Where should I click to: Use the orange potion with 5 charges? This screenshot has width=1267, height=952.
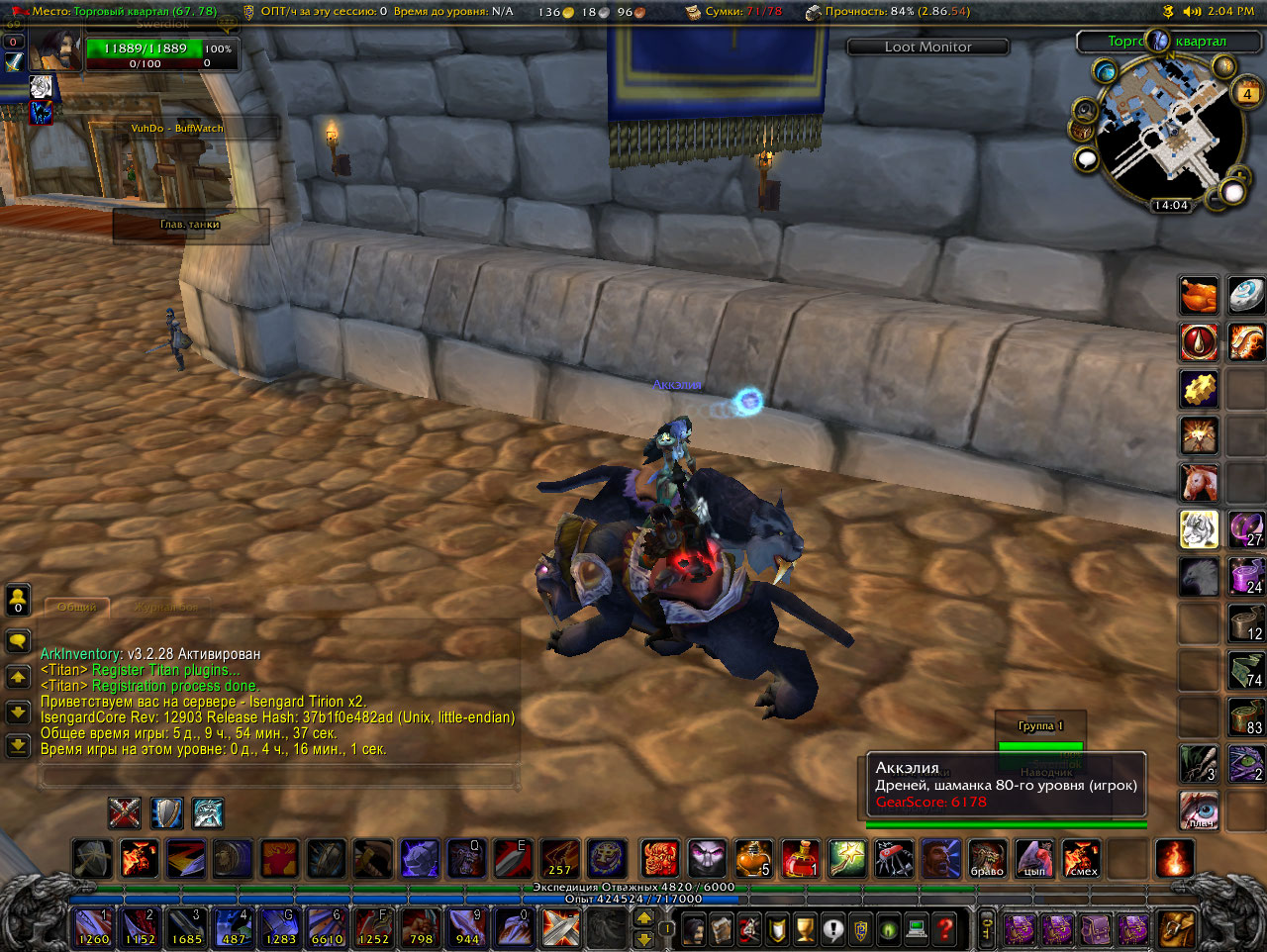[753, 859]
